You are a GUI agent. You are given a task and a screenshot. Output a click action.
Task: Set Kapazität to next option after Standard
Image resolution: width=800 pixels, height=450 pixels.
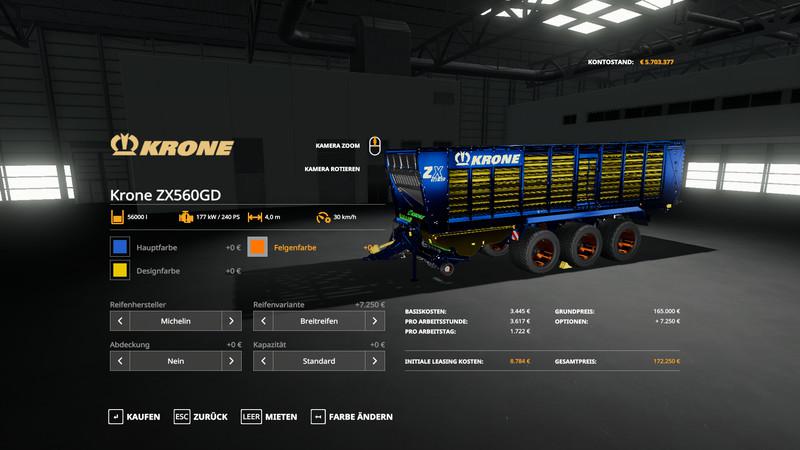coord(374,361)
